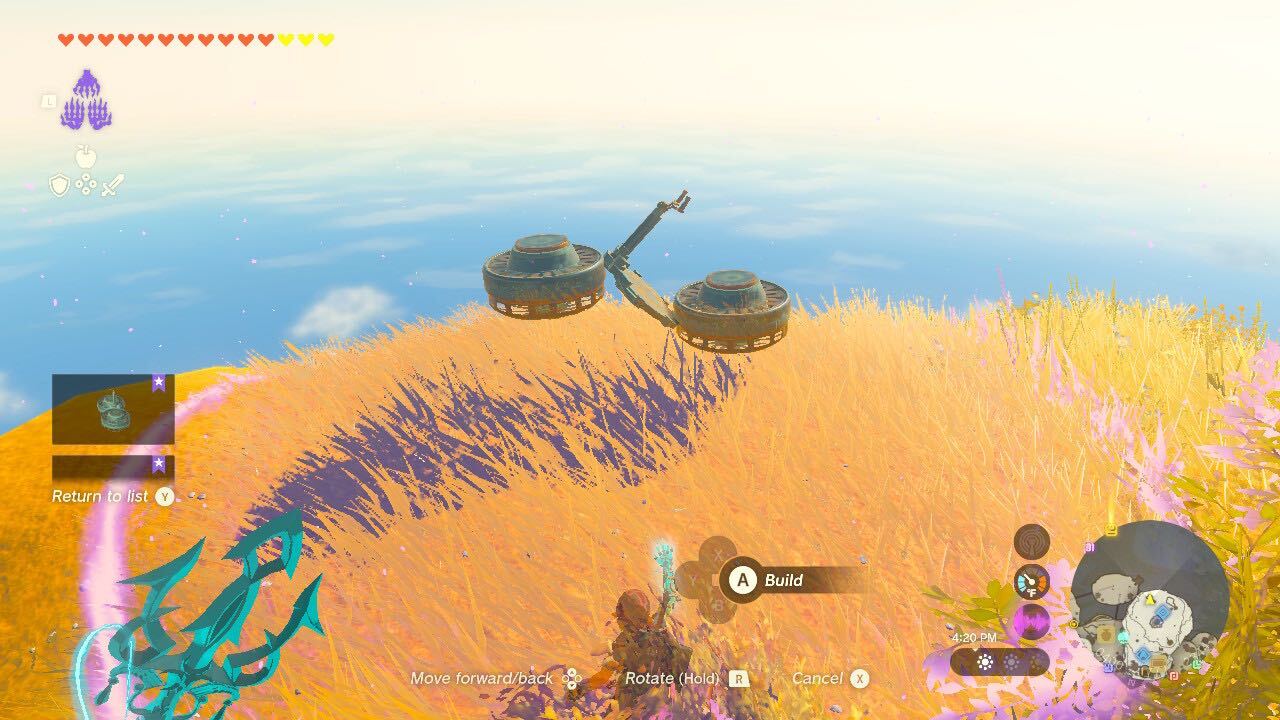Click the d-pad icon between shield and sword
The width and height of the screenshot is (1280, 720).
click(x=85, y=182)
